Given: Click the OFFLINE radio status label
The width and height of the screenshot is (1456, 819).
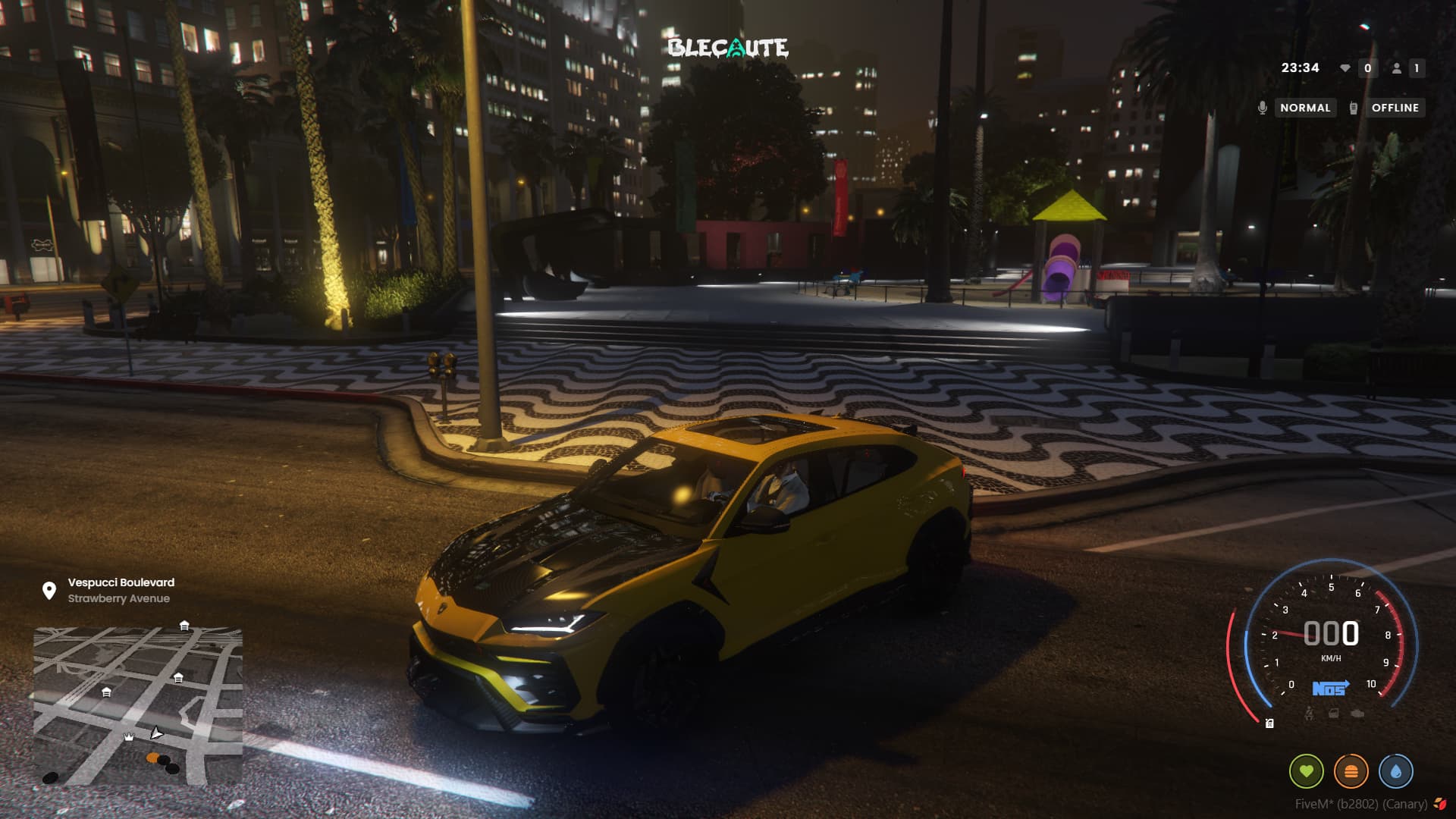Looking at the screenshot, I should point(1395,108).
